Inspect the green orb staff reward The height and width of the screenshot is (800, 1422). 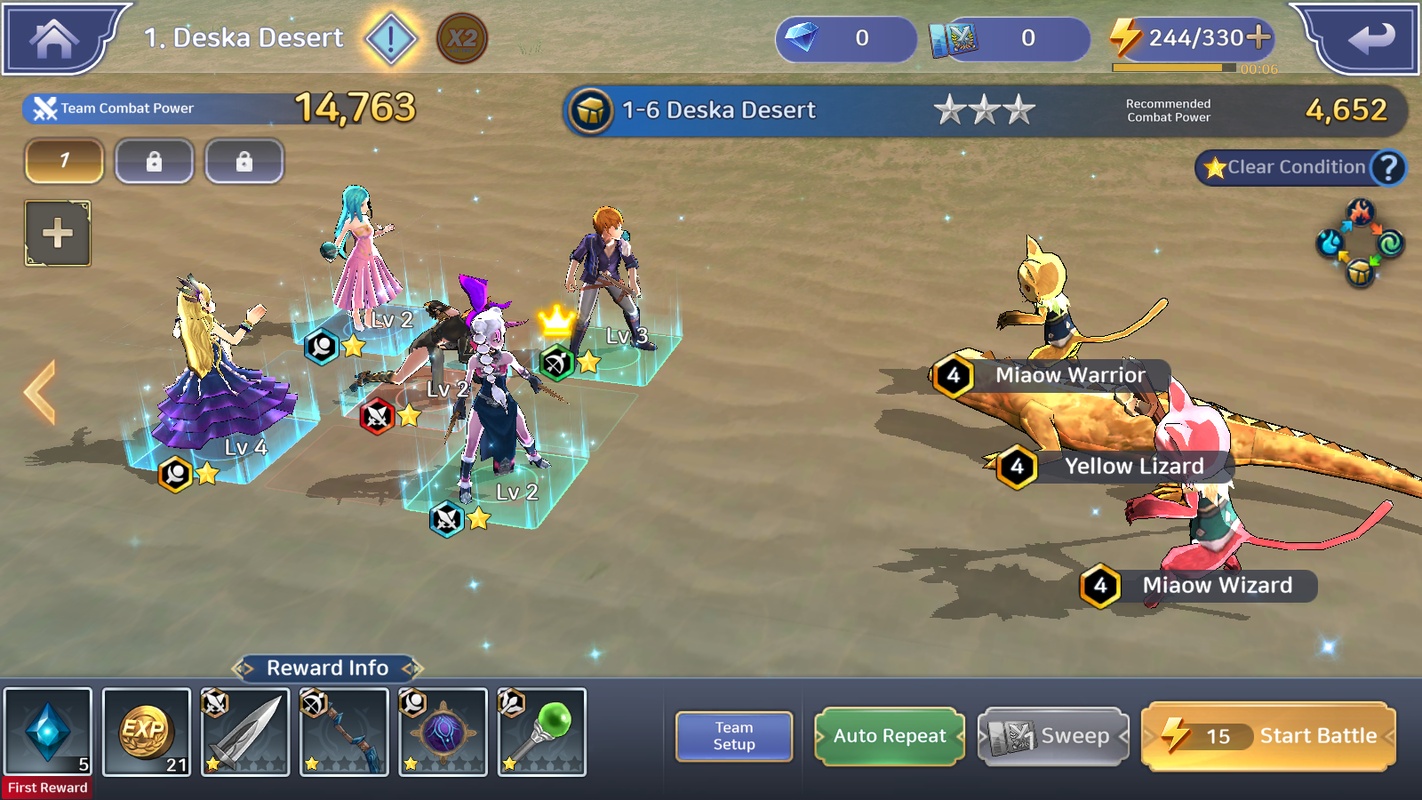pyautogui.click(x=542, y=732)
